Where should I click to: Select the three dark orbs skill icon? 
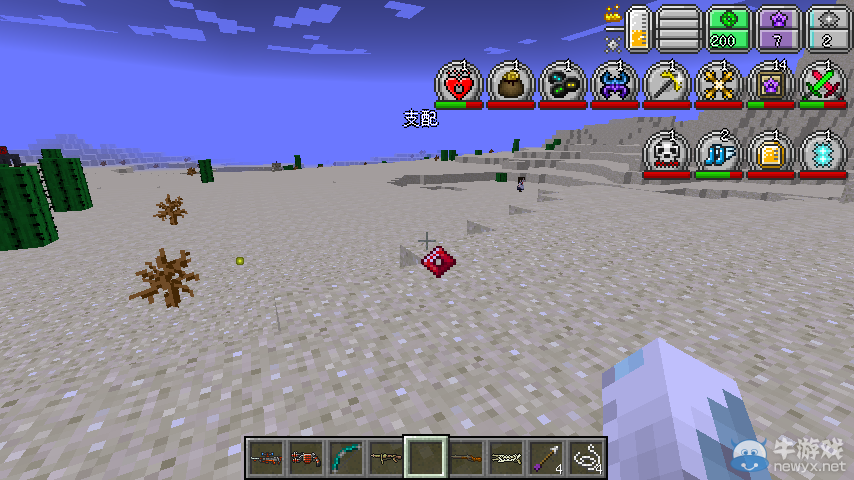point(563,83)
